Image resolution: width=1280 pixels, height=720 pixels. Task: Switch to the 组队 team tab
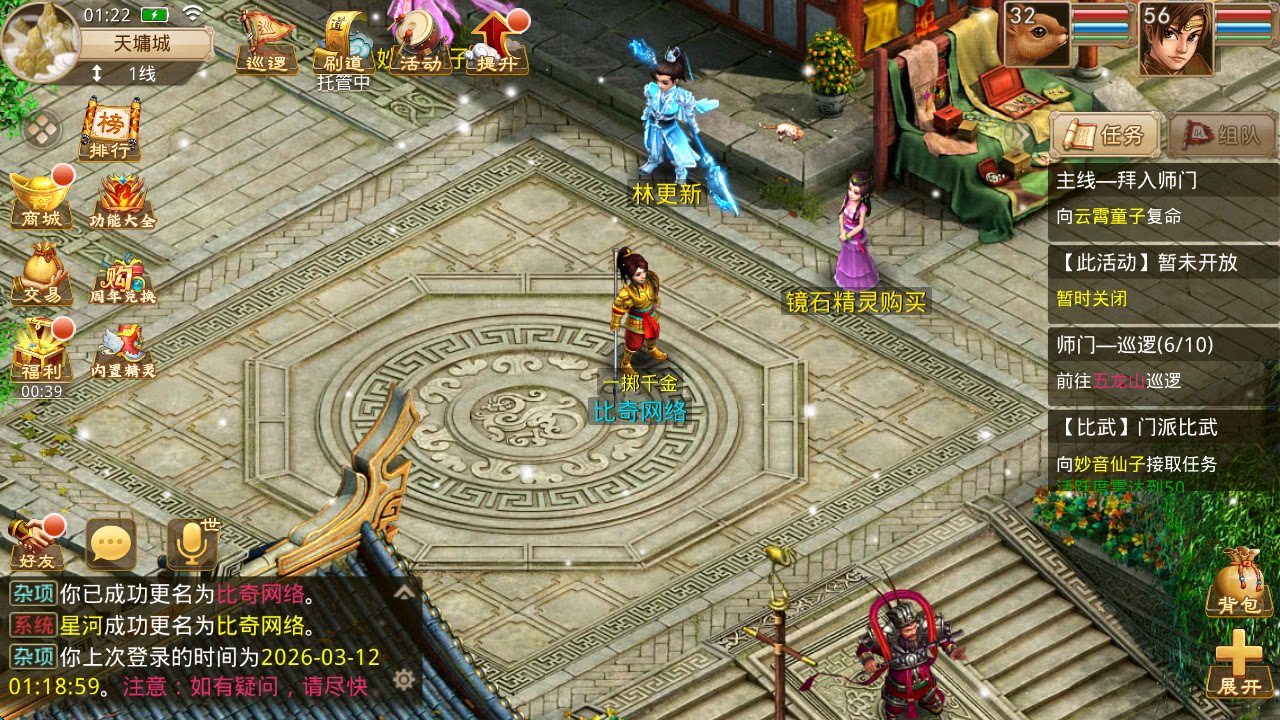[1220, 132]
